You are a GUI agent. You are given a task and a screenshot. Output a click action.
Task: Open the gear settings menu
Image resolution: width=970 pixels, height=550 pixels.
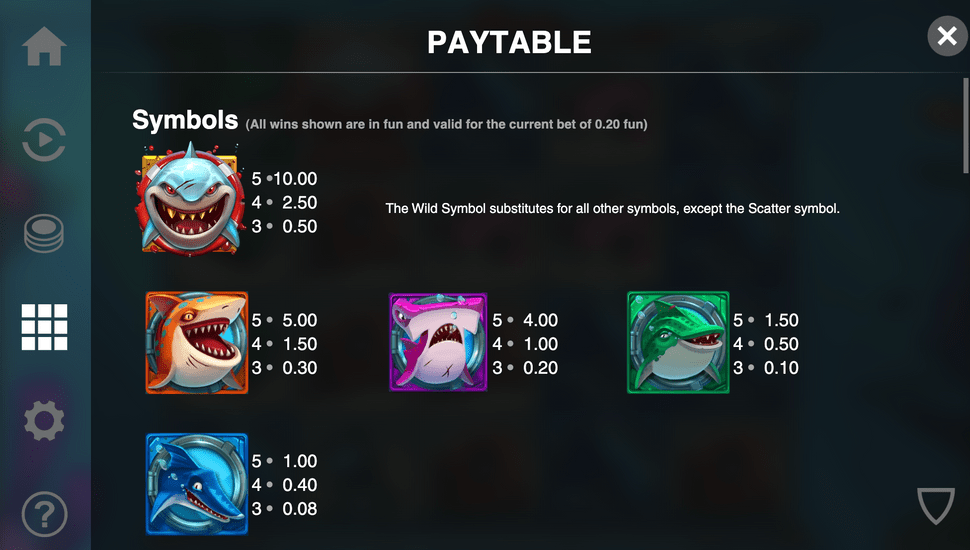coord(45,421)
